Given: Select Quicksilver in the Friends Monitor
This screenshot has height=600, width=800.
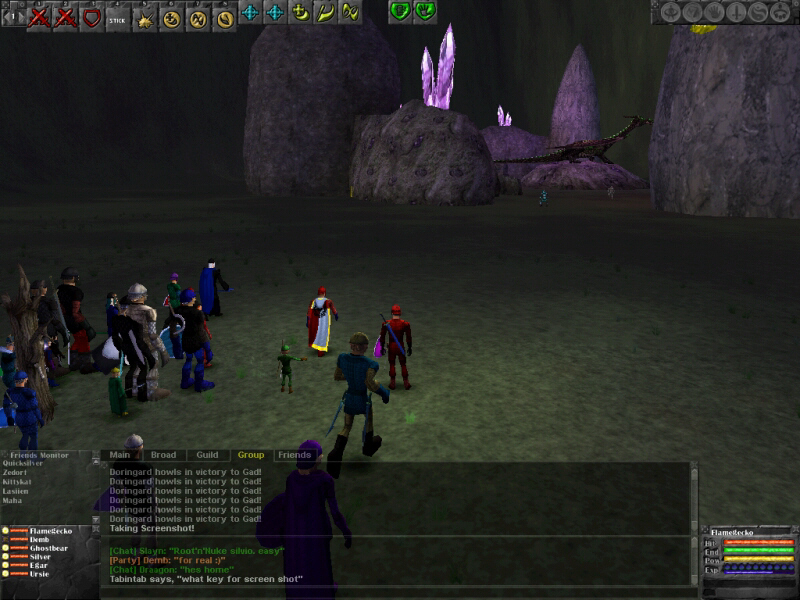Looking at the screenshot, I should 23,464.
